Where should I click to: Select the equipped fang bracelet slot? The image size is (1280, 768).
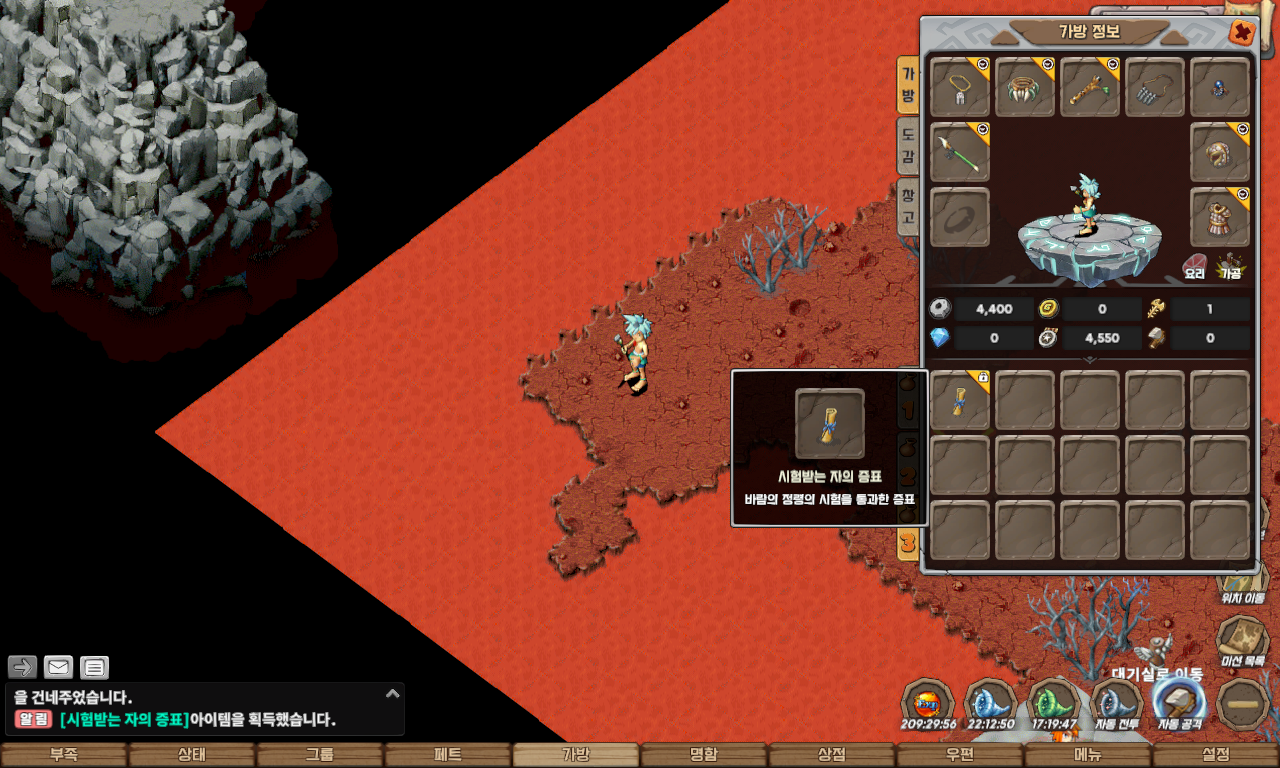tap(1025, 87)
